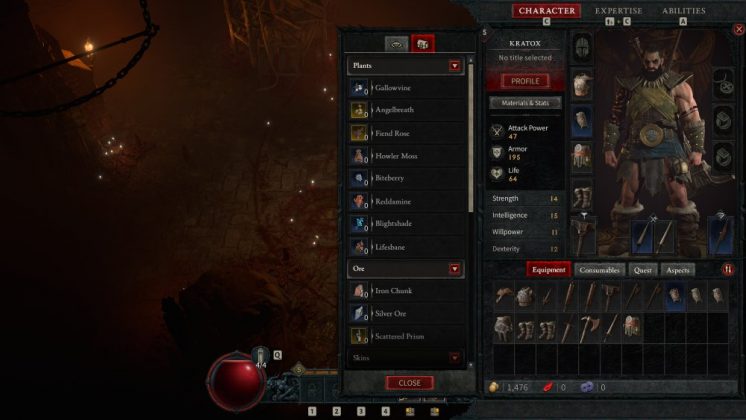The image size is (746, 420).
Task: Expand the Skins category
Action: 455,357
